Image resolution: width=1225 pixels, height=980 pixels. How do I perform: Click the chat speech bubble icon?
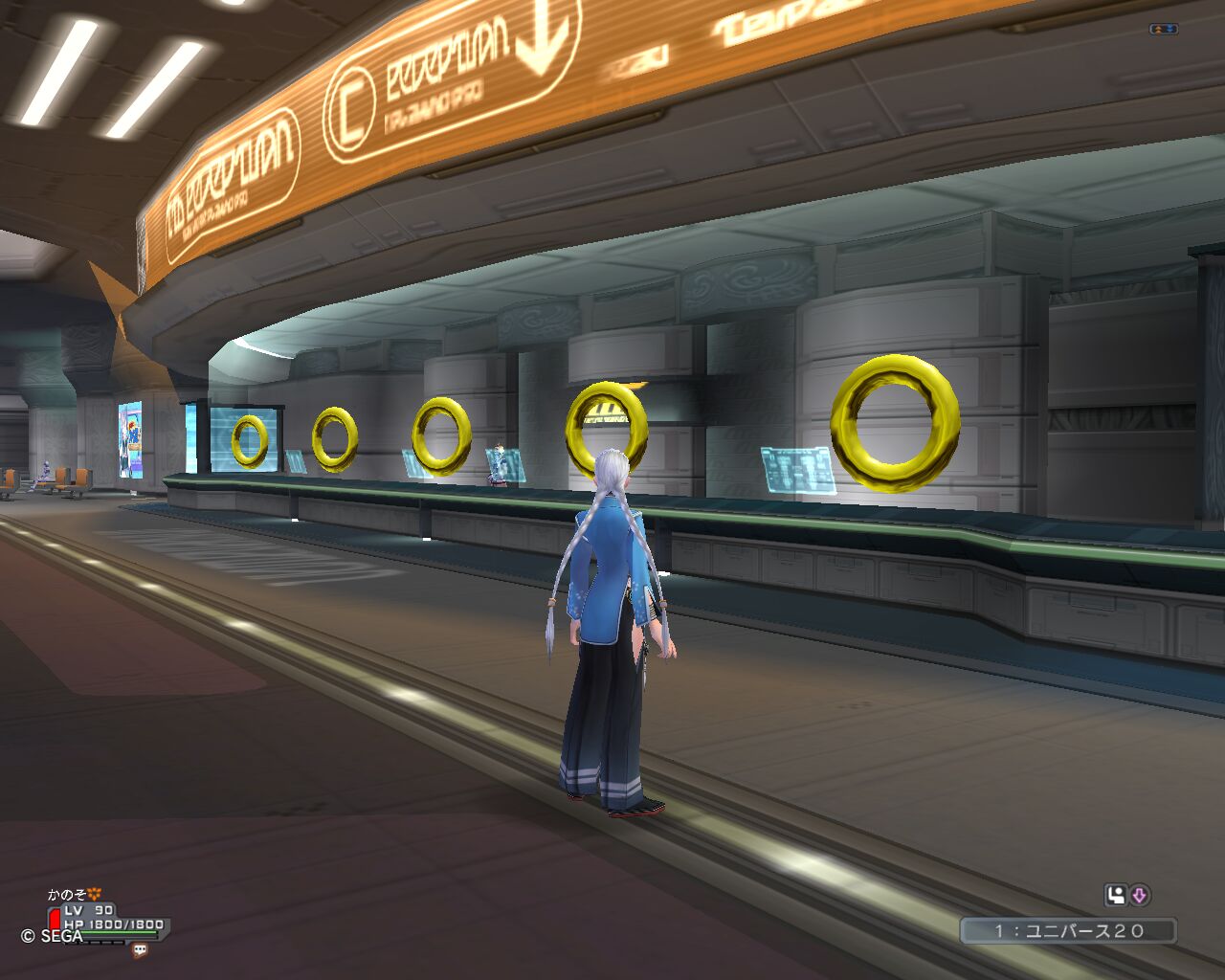[x=141, y=950]
